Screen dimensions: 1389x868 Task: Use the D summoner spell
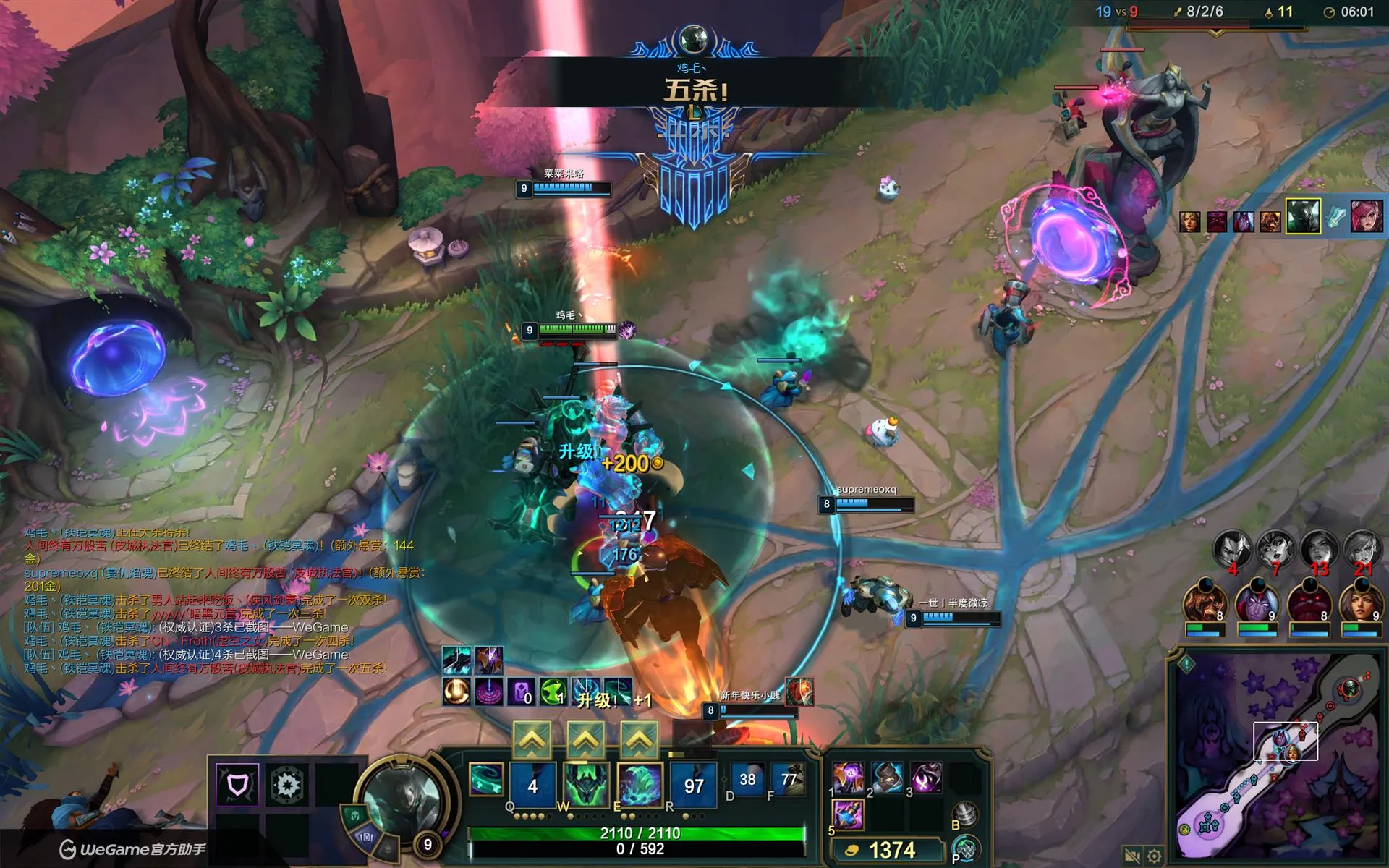747,780
